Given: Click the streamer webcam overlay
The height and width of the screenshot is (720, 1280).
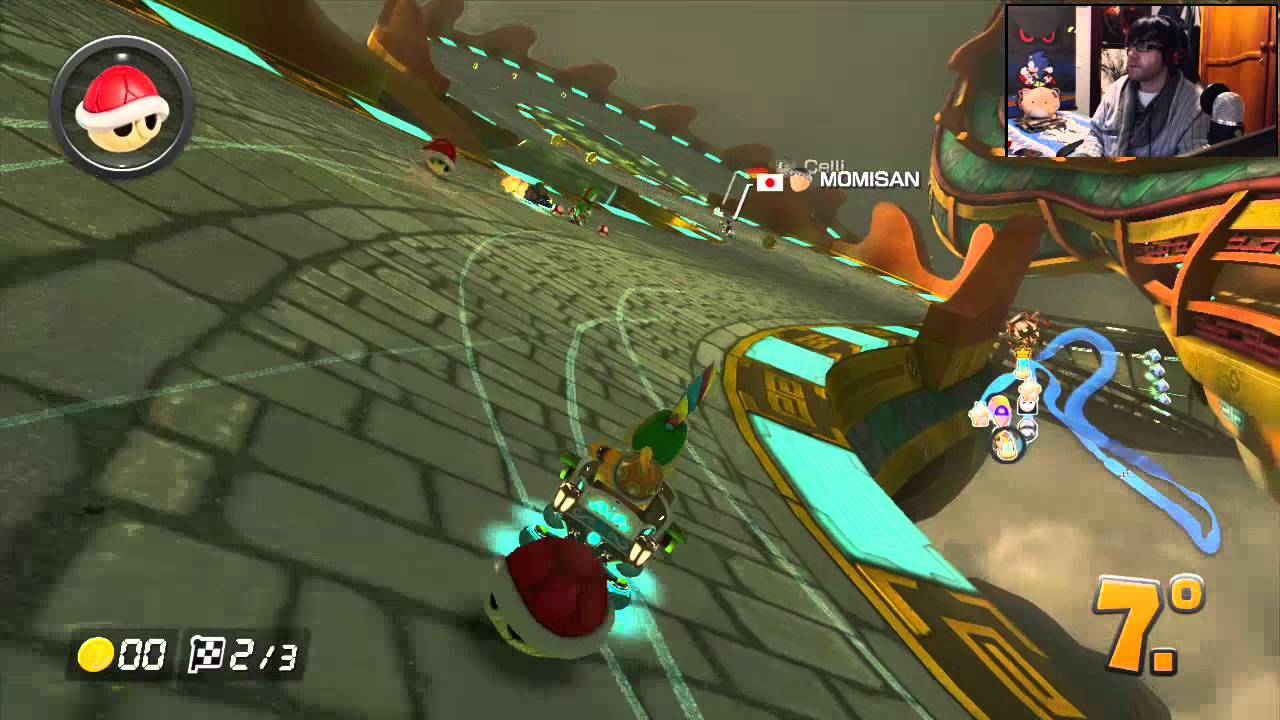Looking at the screenshot, I should point(1141,81).
